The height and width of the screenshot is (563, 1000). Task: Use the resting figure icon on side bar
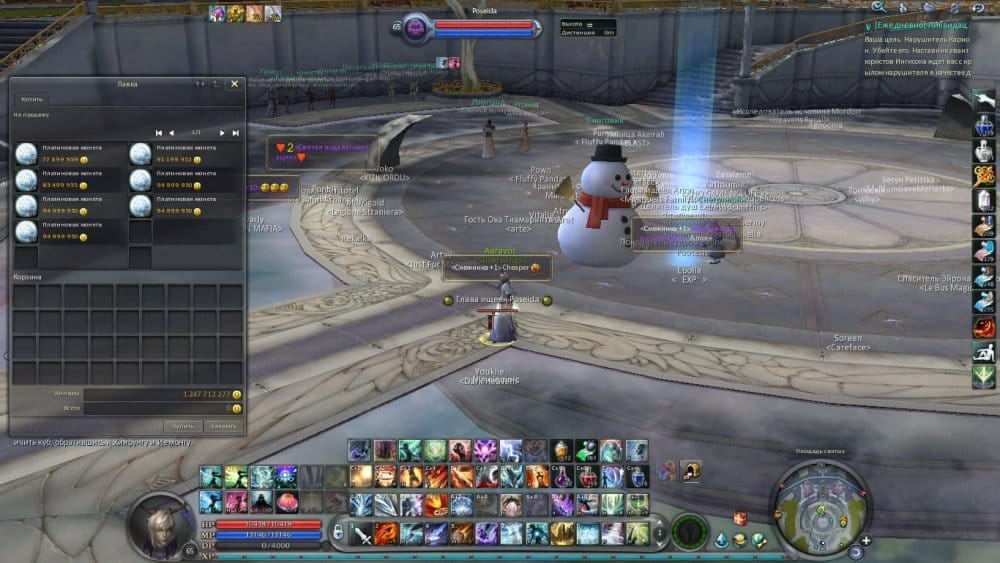[x=984, y=352]
